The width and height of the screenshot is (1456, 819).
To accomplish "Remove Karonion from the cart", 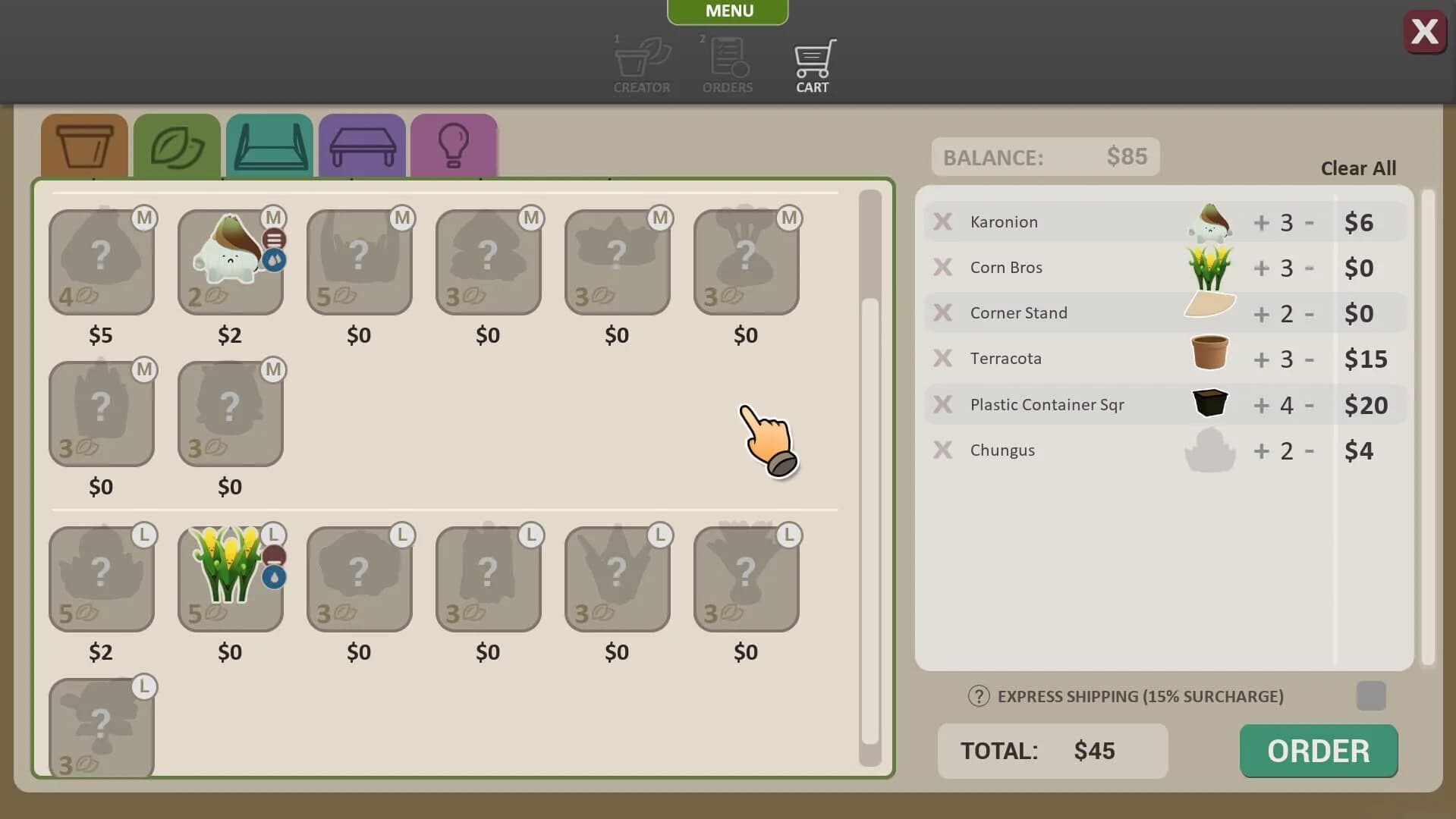I will pos(942,221).
